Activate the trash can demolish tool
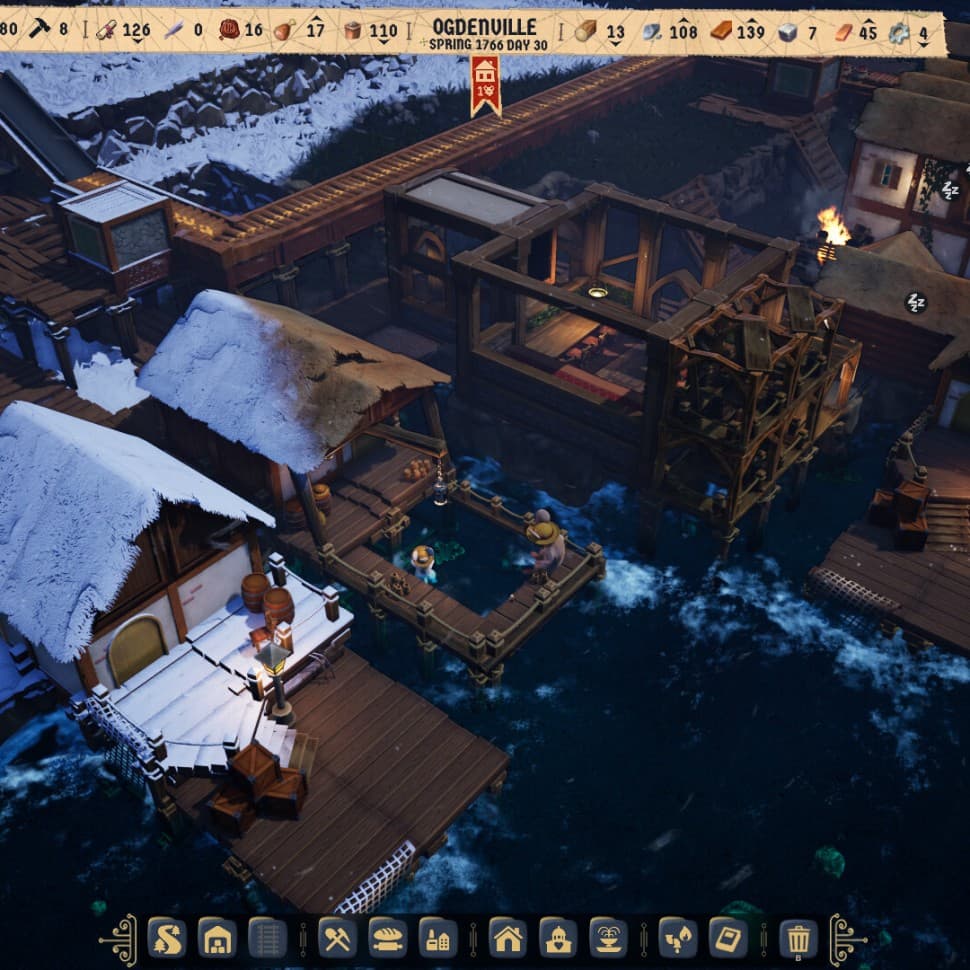Image resolution: width=970 pixels, height=970 pixels. (x=797, y=938)
